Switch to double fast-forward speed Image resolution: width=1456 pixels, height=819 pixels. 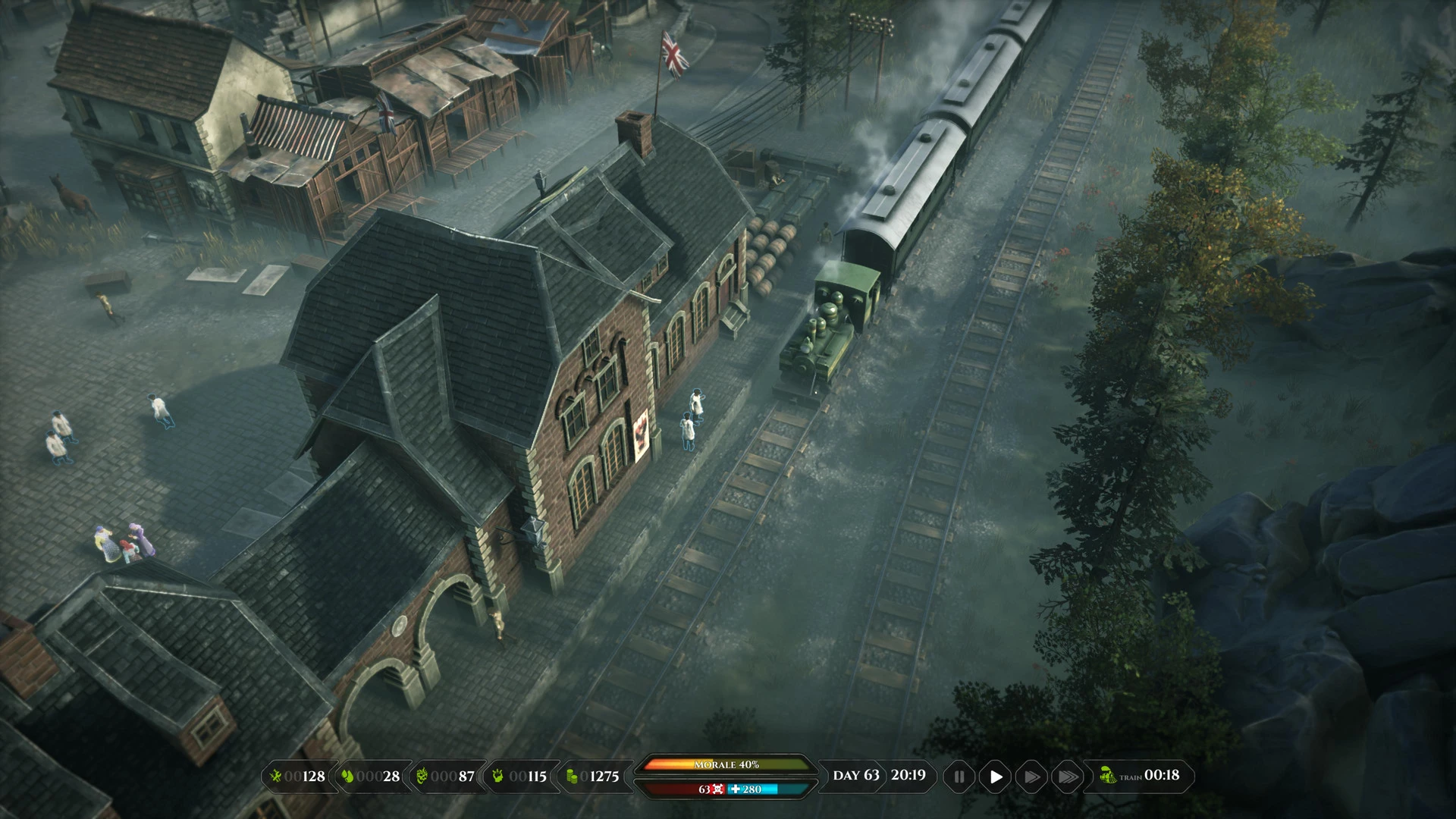[x=1031, y=777]
